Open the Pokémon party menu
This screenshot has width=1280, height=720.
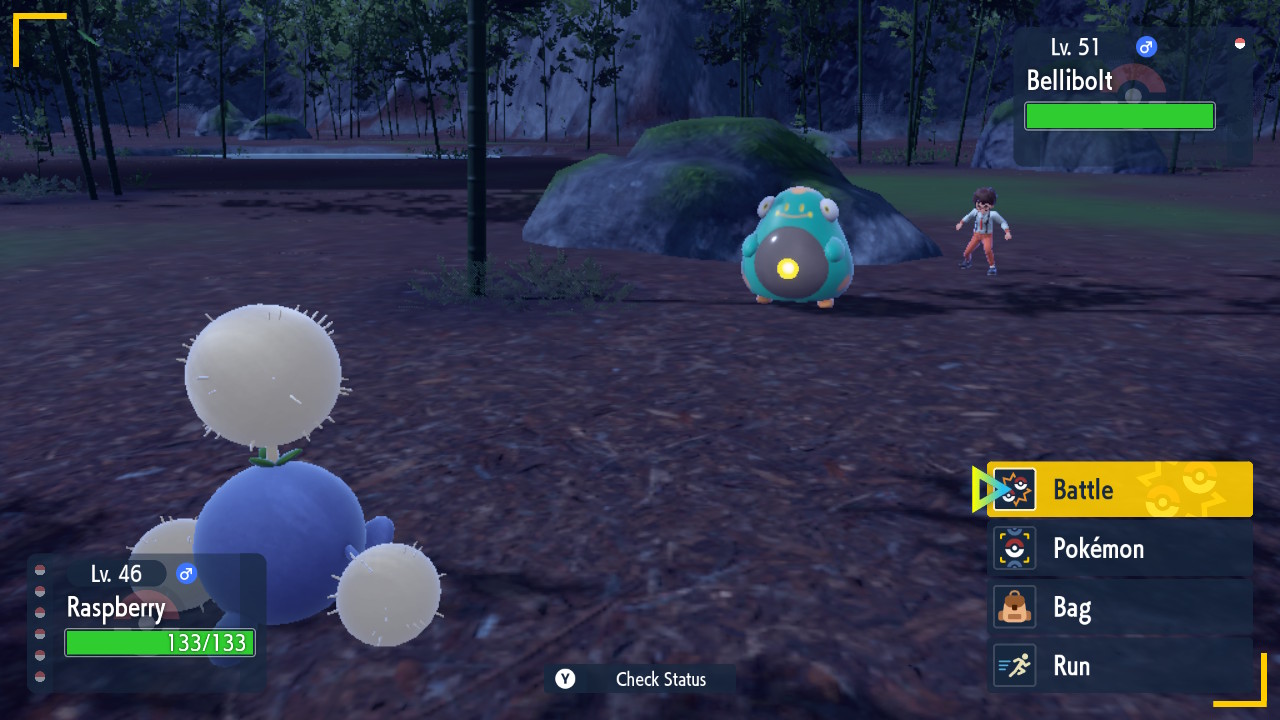click(1120, 548)
